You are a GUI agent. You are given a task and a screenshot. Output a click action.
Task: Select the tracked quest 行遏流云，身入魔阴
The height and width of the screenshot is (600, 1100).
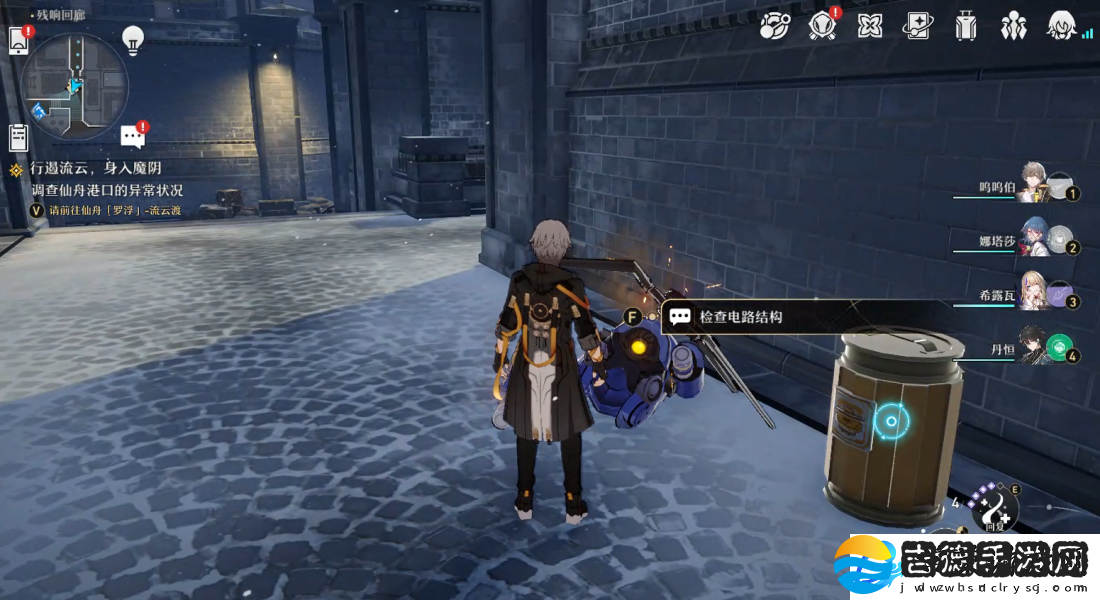click(96, 169)
